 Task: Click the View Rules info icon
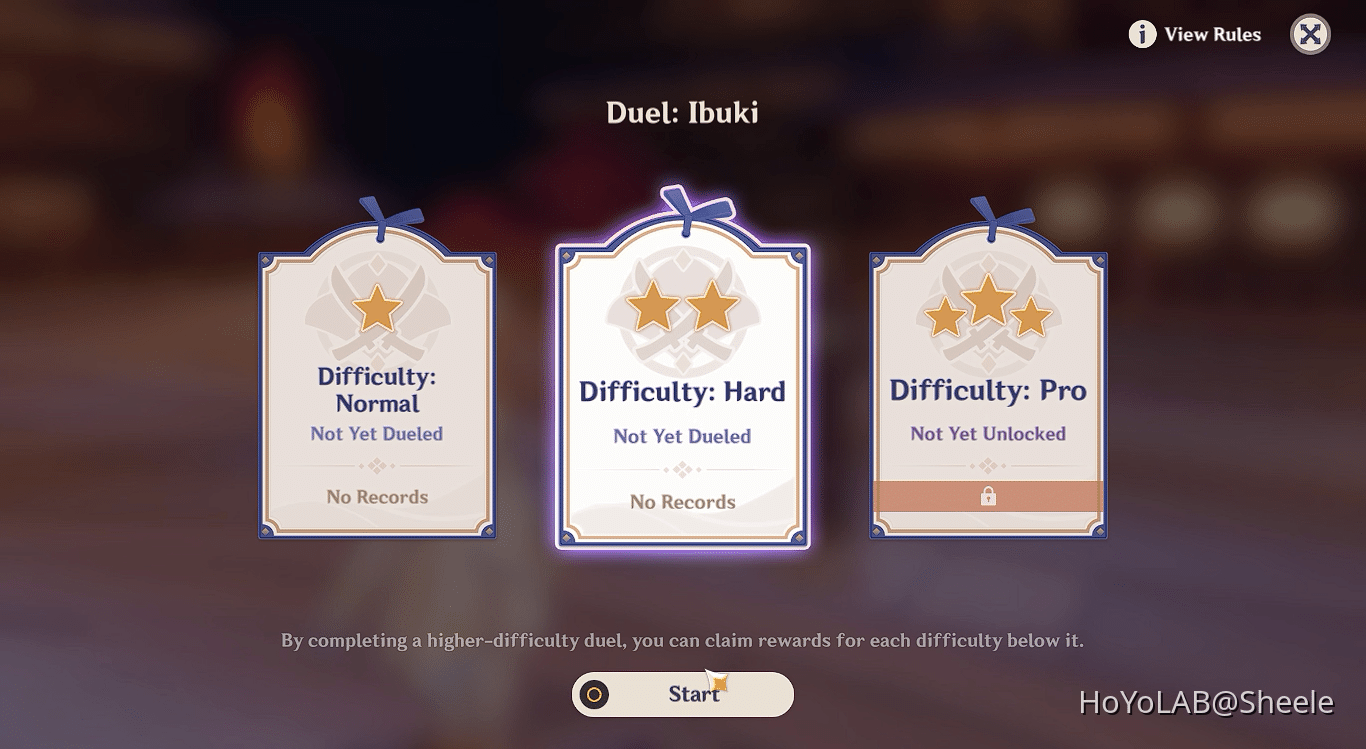(x=1141, y=34)
